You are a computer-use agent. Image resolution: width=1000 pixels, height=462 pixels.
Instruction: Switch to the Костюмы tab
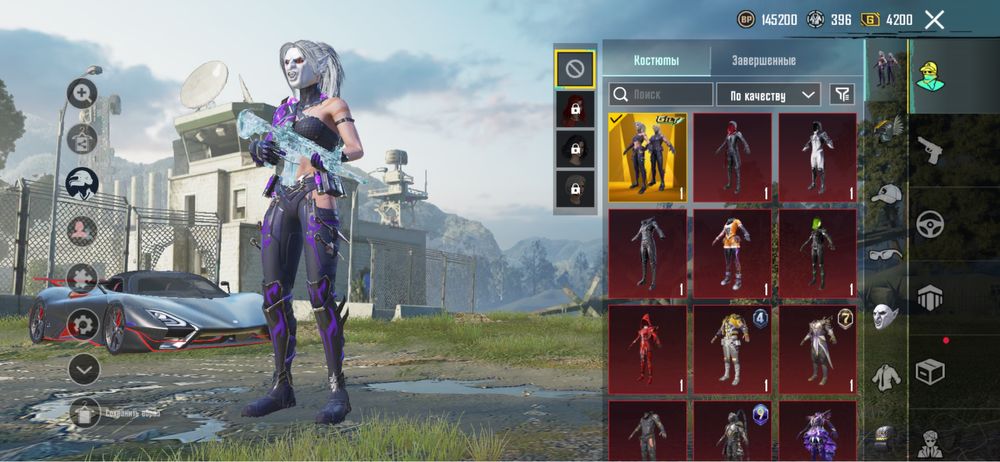pos(656,60)
